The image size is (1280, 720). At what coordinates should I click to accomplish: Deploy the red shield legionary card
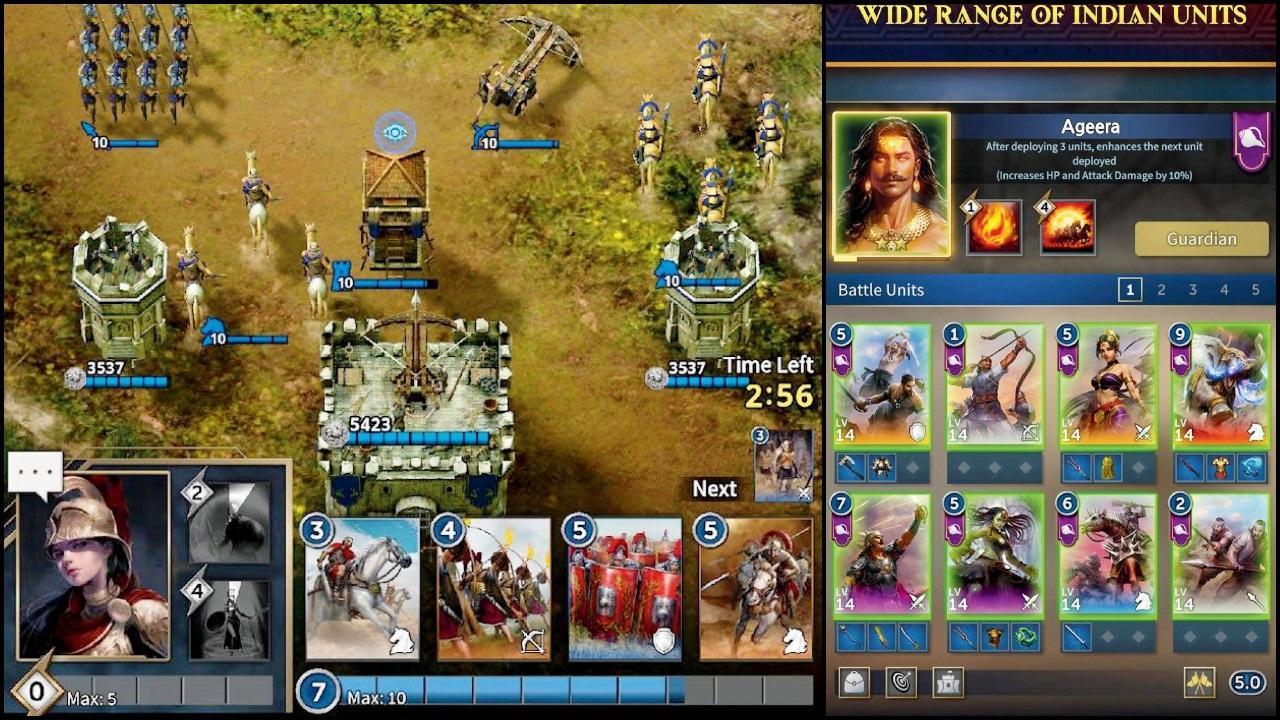point(625,589)
